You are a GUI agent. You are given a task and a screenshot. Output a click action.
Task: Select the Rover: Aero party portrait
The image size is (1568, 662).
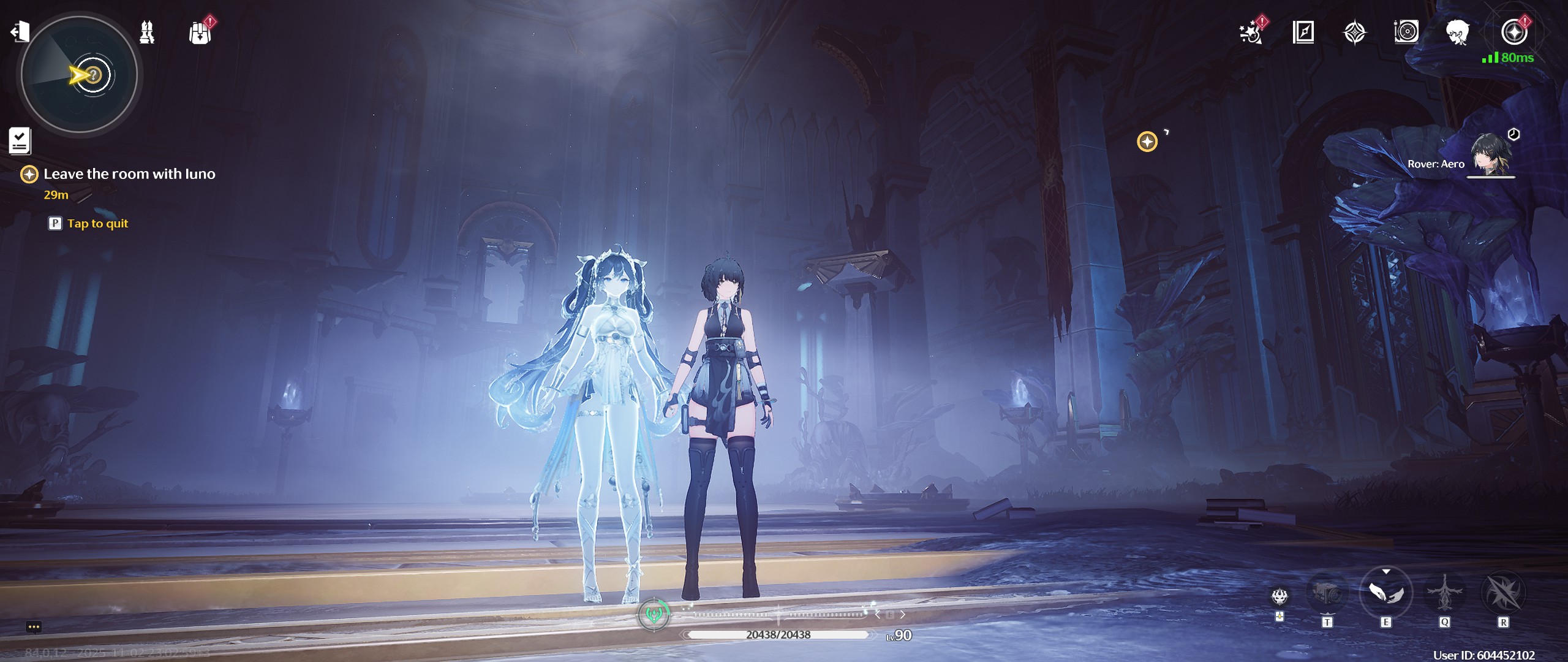tap(1492, 155)
